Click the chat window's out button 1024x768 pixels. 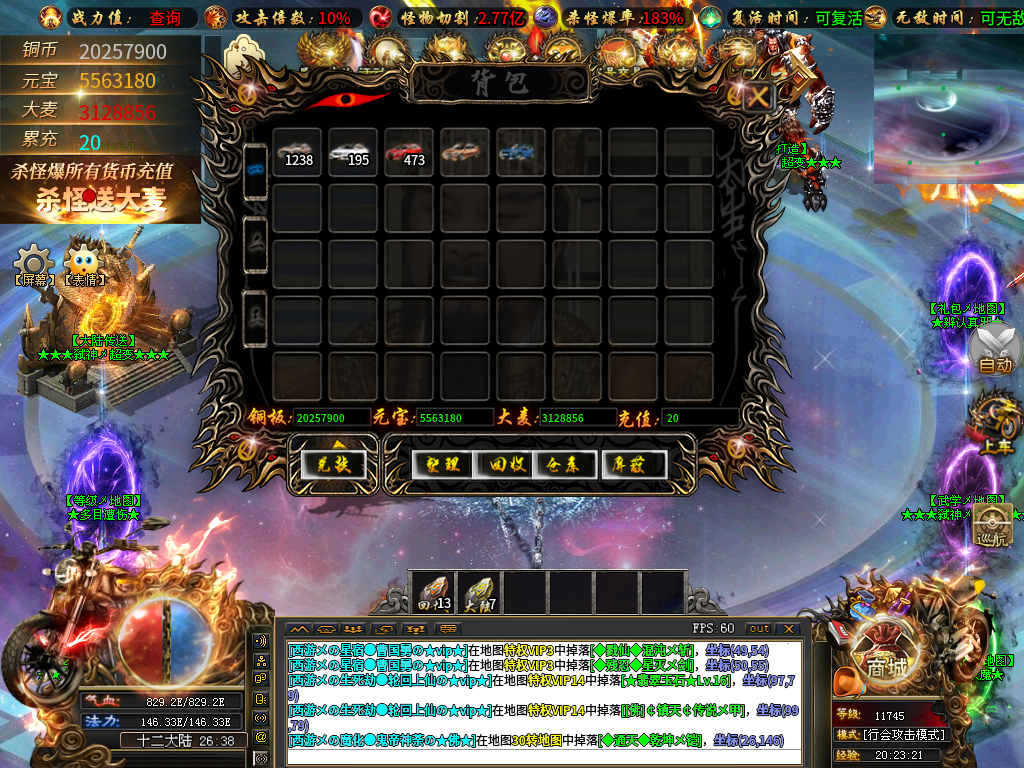click(x=760, y=628)
